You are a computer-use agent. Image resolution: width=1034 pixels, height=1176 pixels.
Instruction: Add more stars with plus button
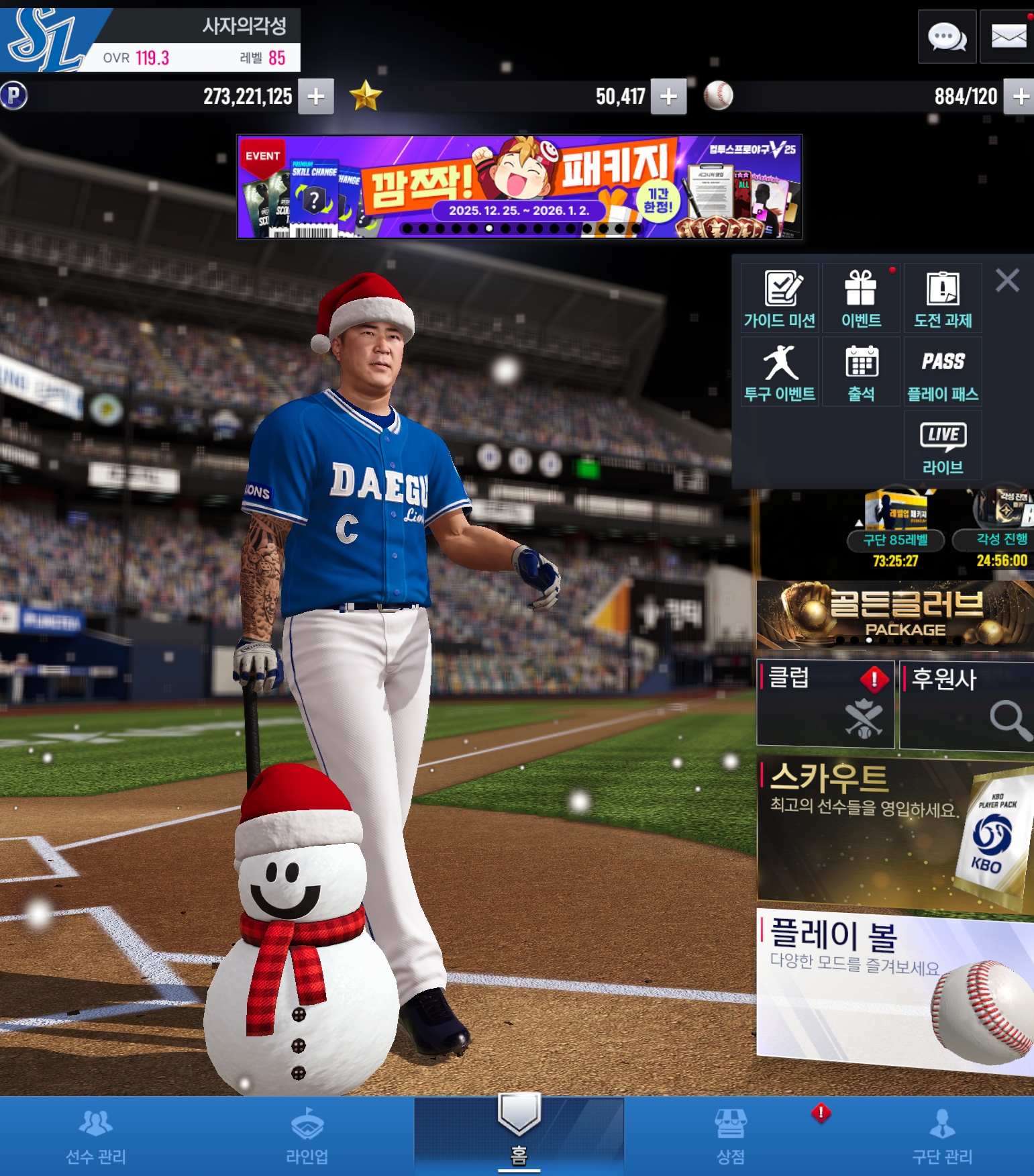[668, 97]
